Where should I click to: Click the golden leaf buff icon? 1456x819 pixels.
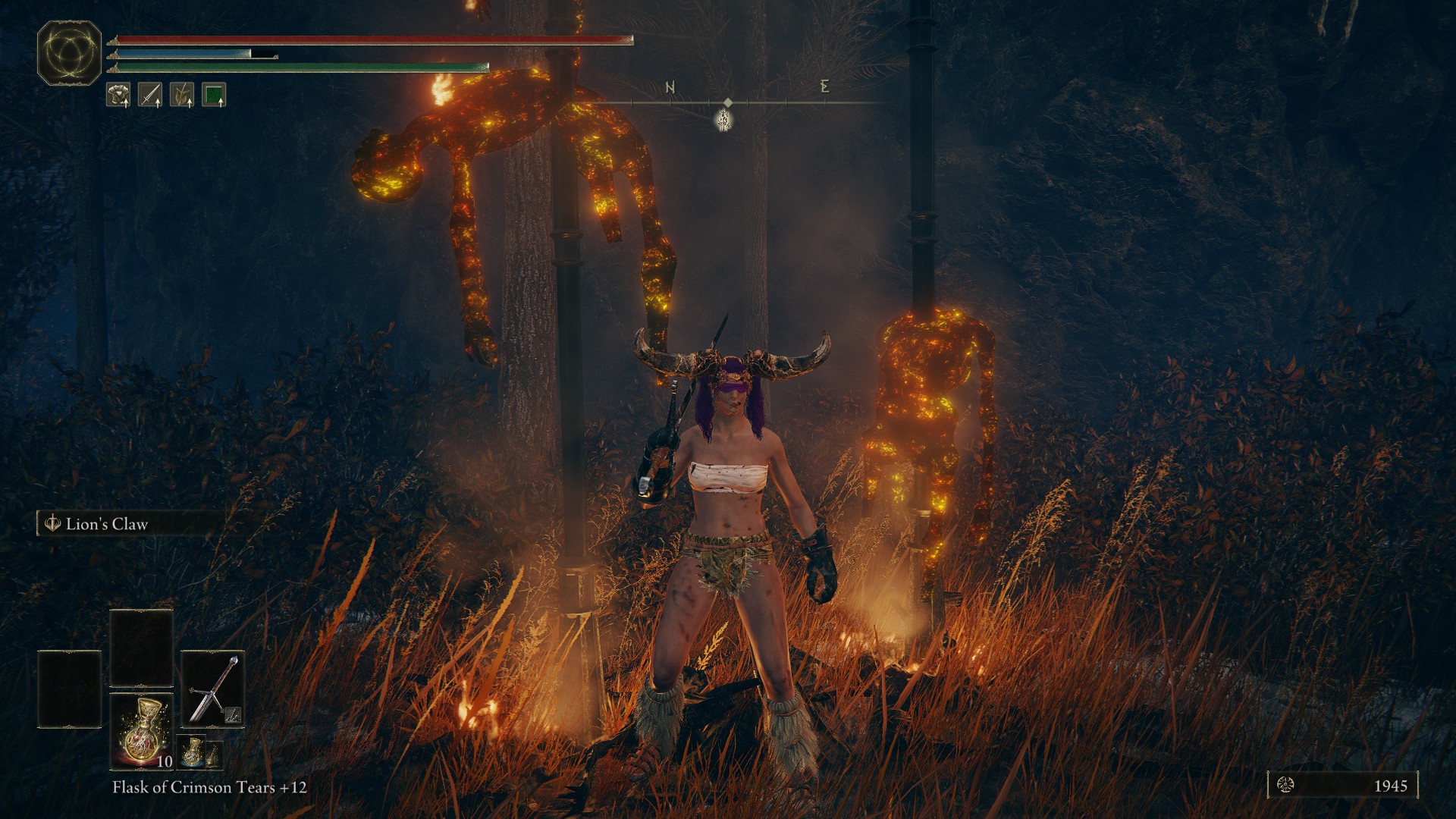182,95
